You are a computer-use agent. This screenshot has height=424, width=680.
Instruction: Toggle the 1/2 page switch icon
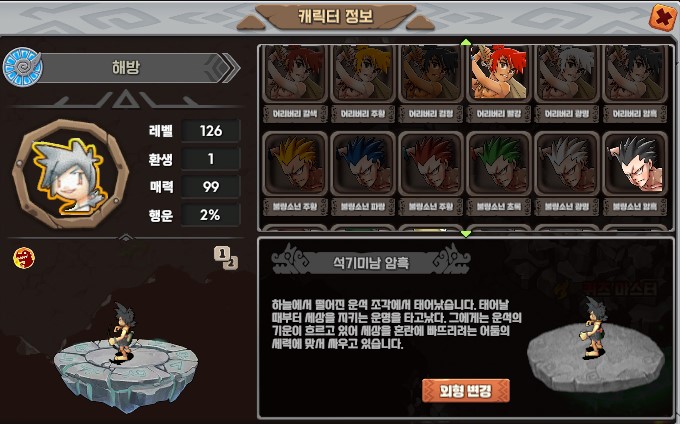tap(226, 257)
